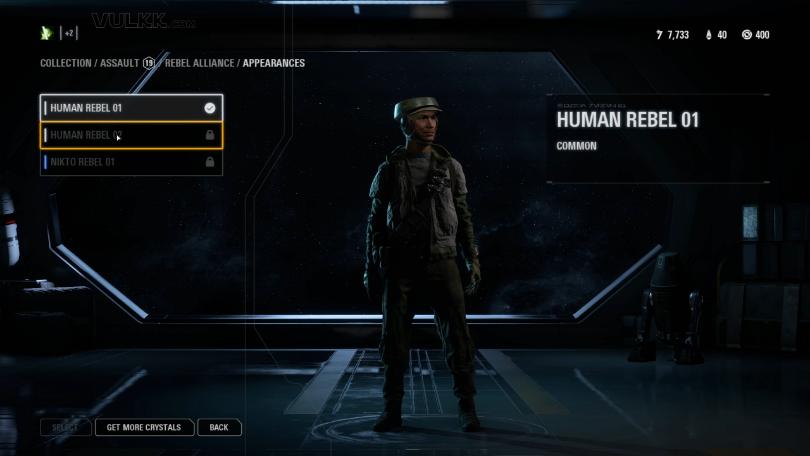Select the Human Rebel 01 appearance

click(x=130, y=108)
